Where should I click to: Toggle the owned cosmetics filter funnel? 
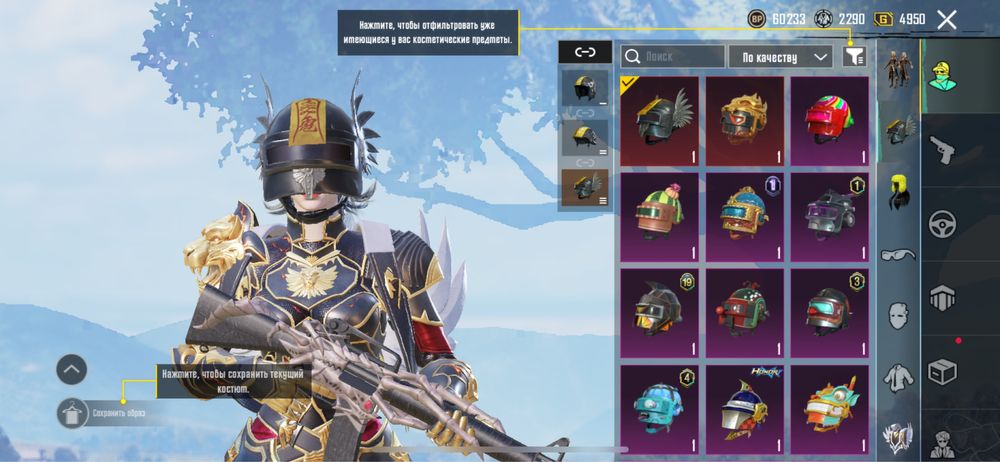coord(853,57)
